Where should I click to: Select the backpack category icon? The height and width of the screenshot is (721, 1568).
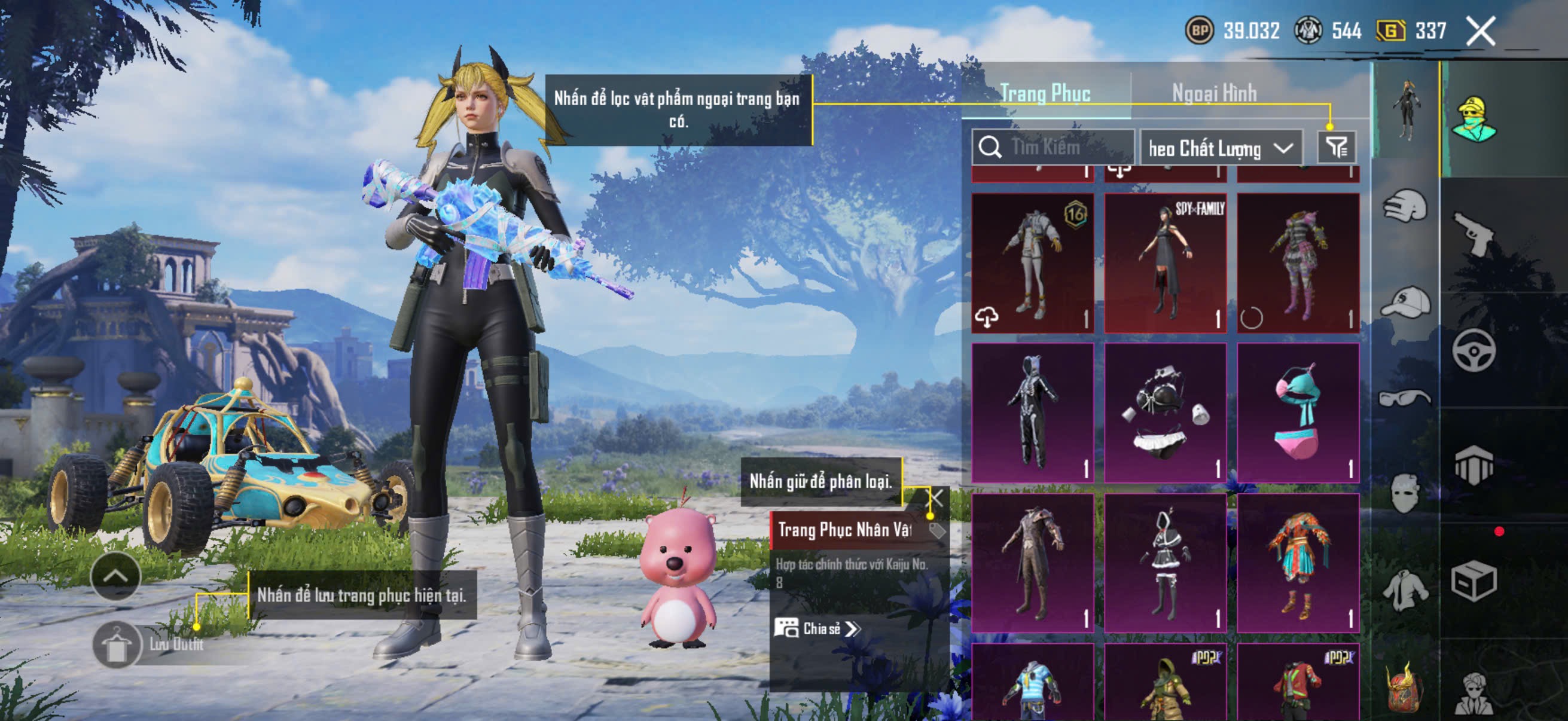click(1404, 689)
